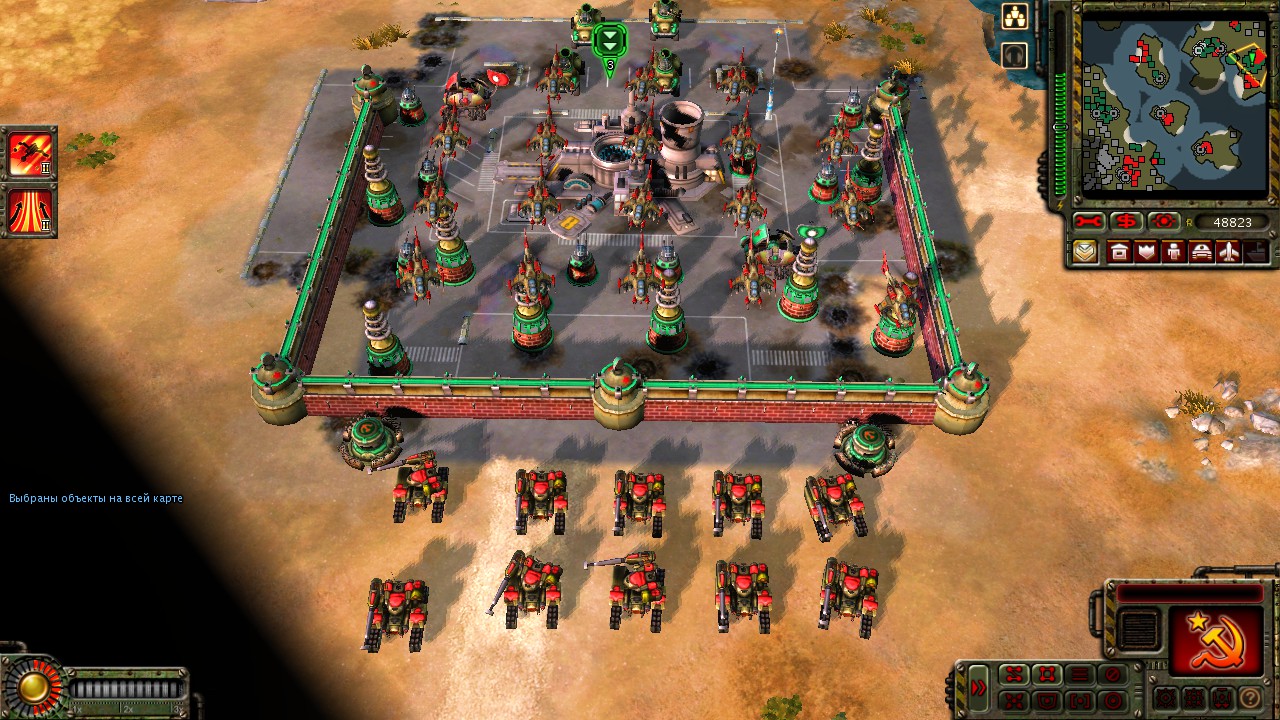Activate the sell structure tool

point(1126,221)
